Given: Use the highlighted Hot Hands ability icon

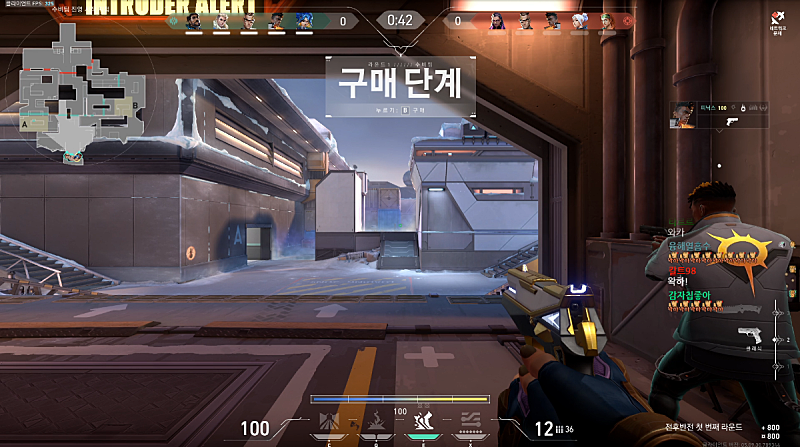Looking at the screenshot, I should pos(423,421).
